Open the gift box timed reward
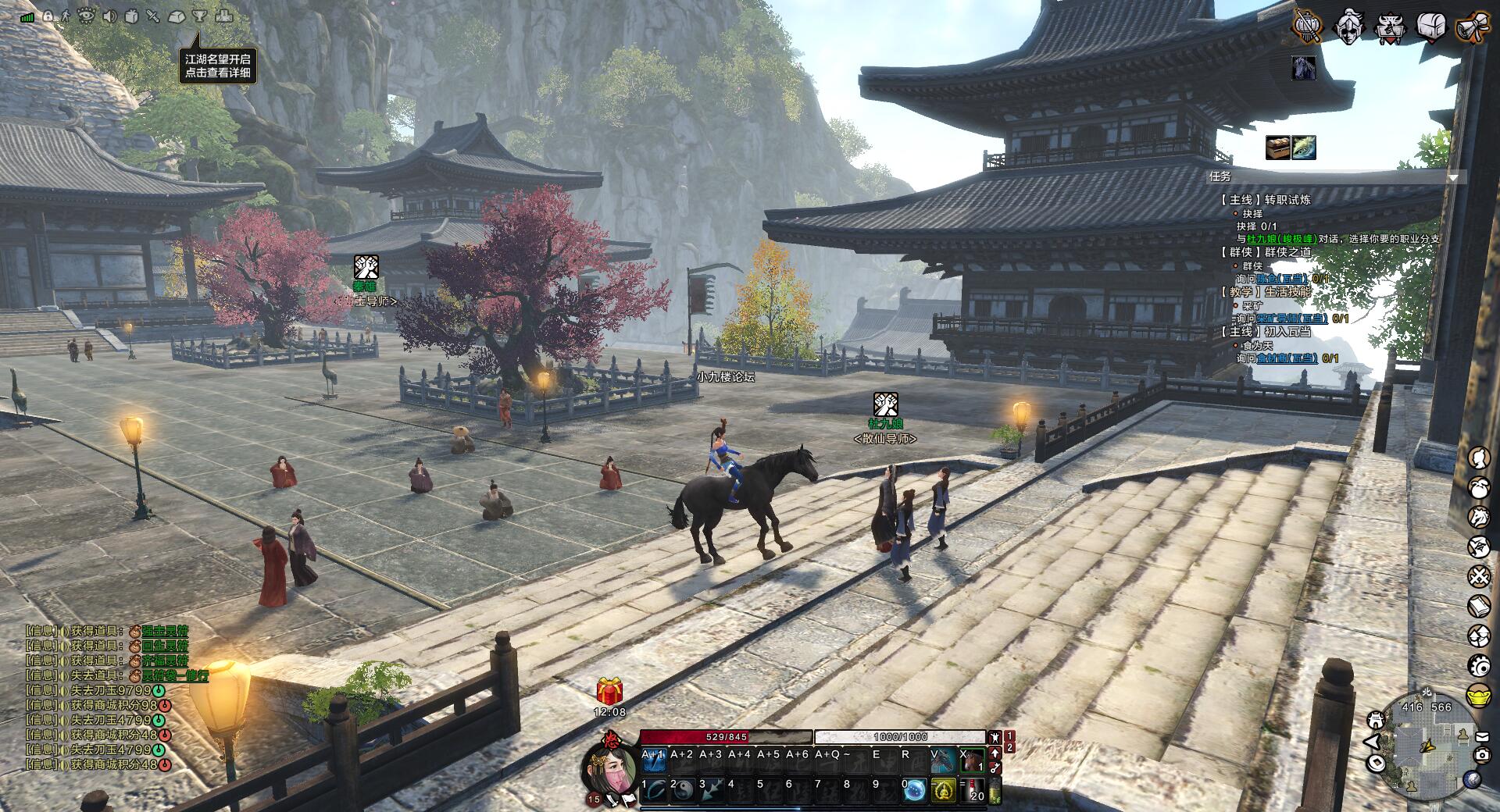 click(x=609, y=691)
